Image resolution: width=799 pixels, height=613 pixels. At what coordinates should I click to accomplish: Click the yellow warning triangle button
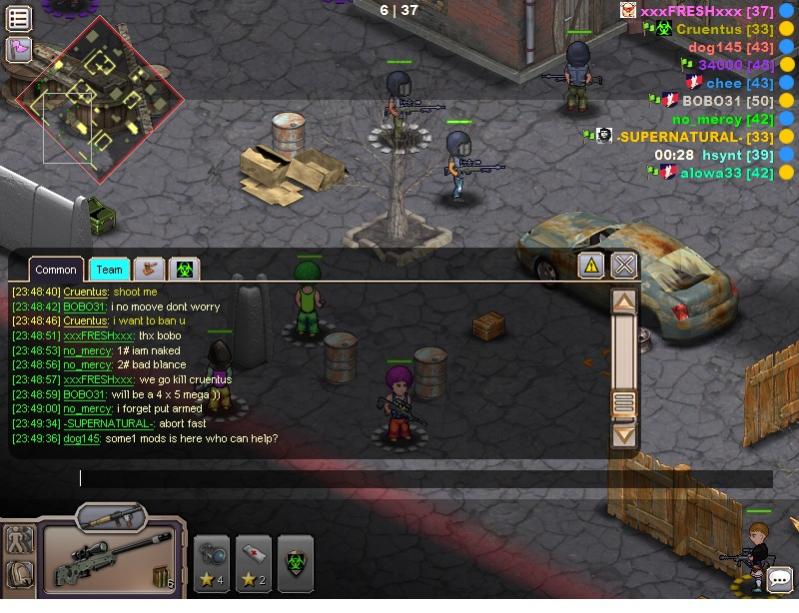[591, 265]
